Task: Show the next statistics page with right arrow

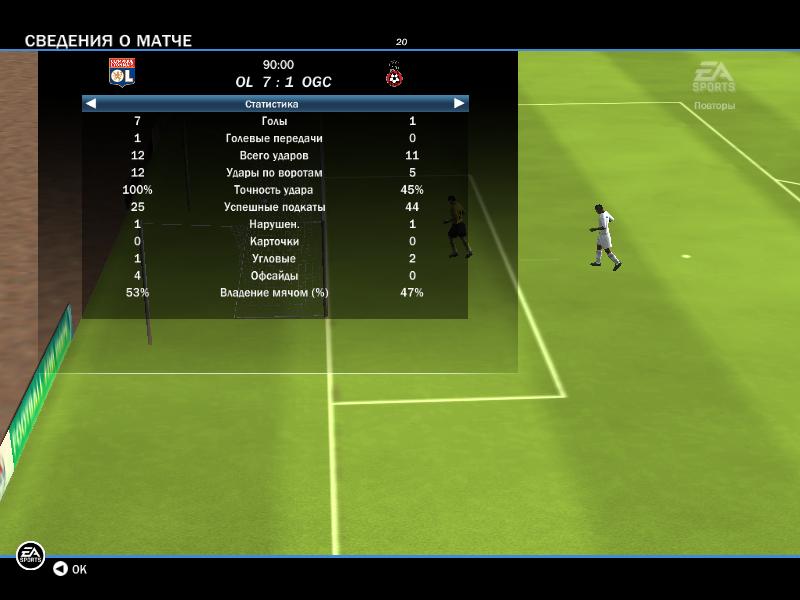Action: (x=459, y=103)
